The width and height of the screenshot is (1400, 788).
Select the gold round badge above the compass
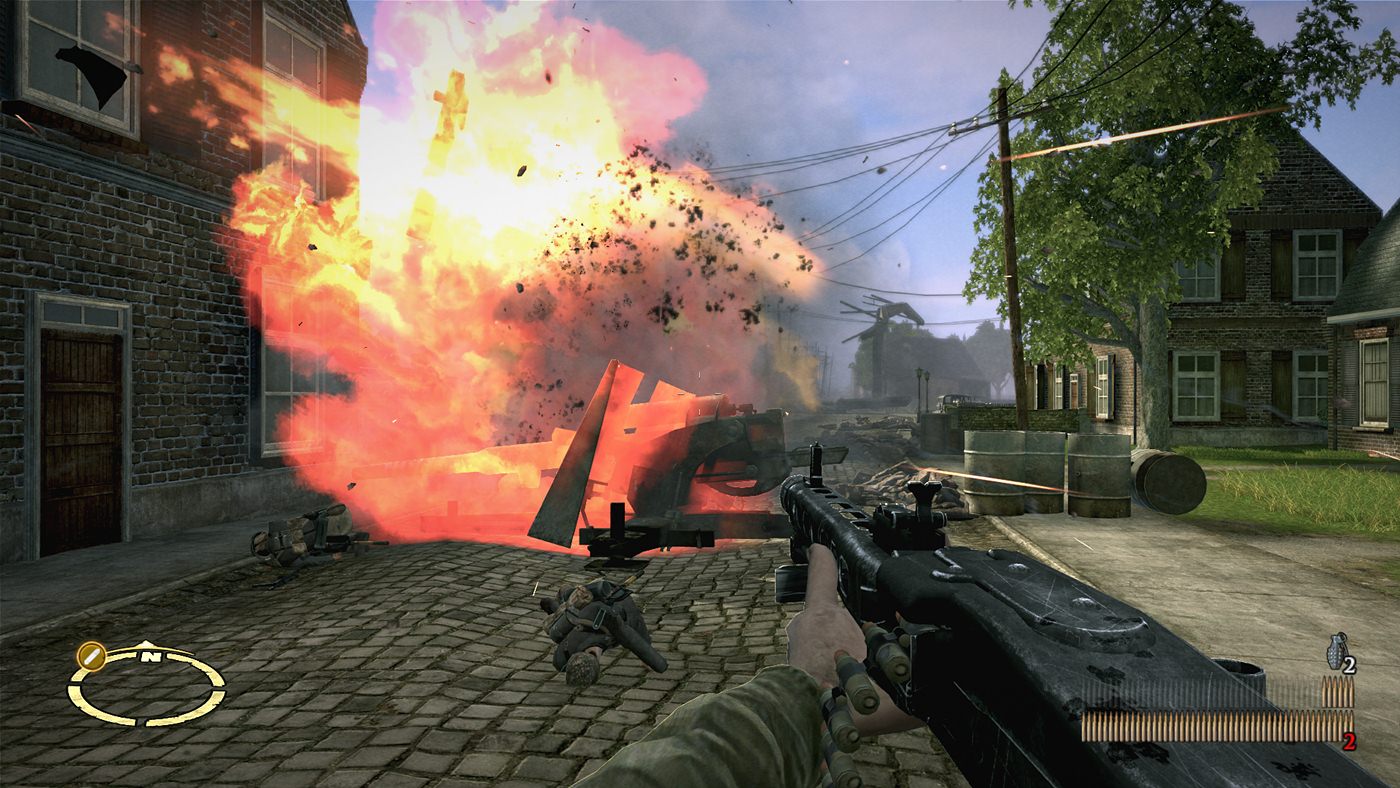click(90, 655)
